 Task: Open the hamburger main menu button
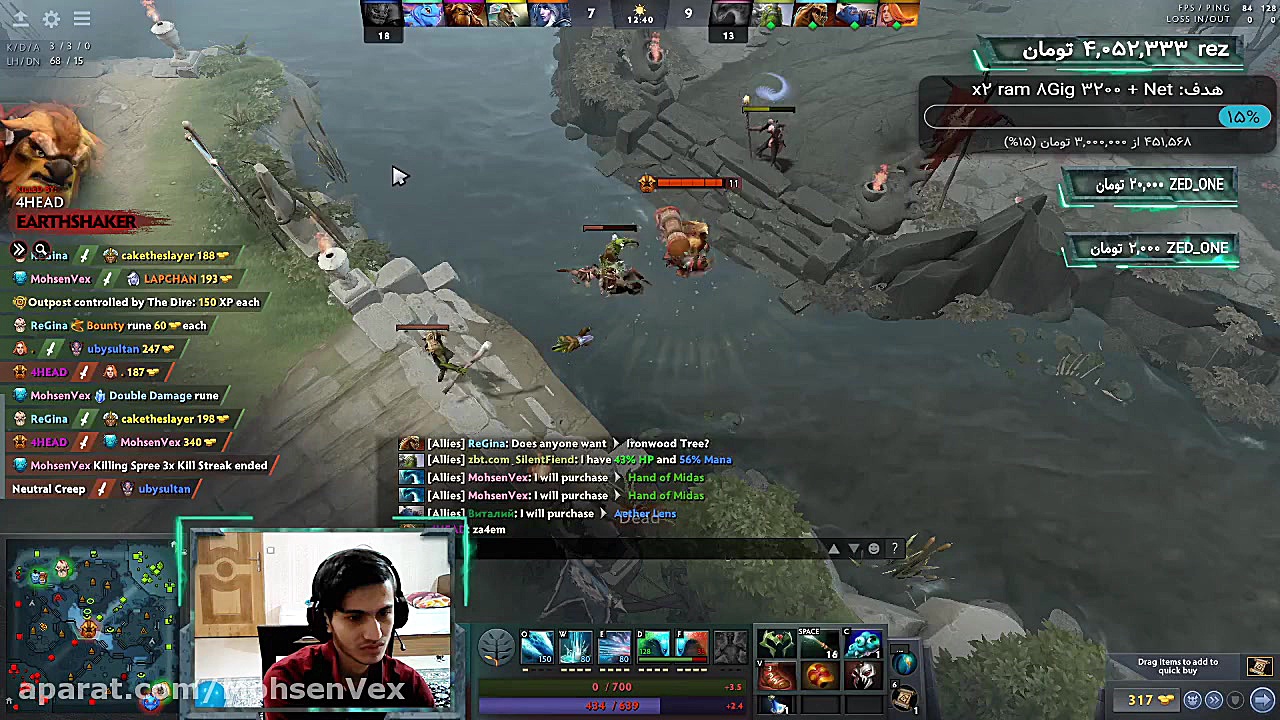[x=82, y=19]
